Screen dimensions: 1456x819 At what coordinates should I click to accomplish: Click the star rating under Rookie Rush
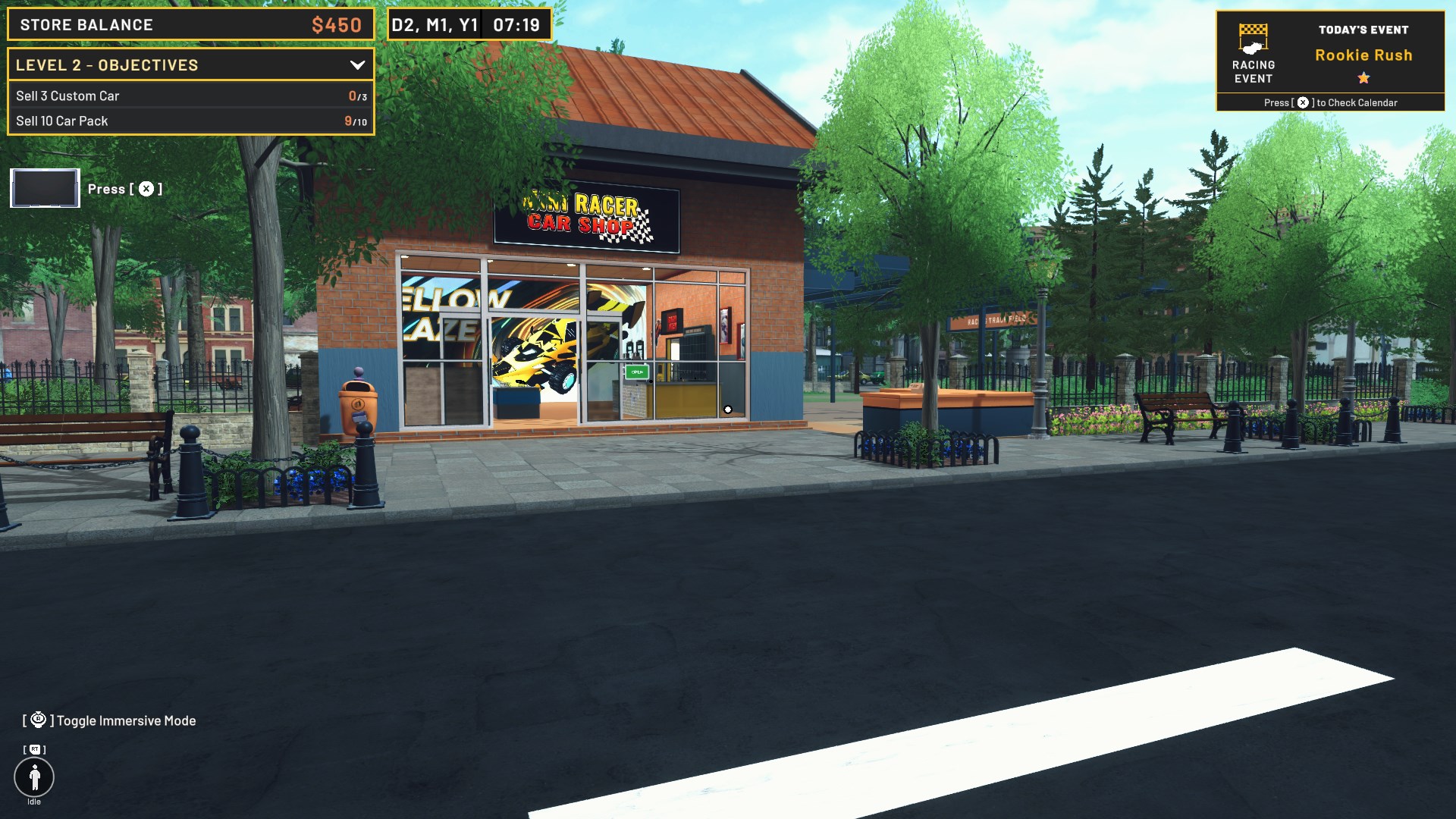[1363, 77]
